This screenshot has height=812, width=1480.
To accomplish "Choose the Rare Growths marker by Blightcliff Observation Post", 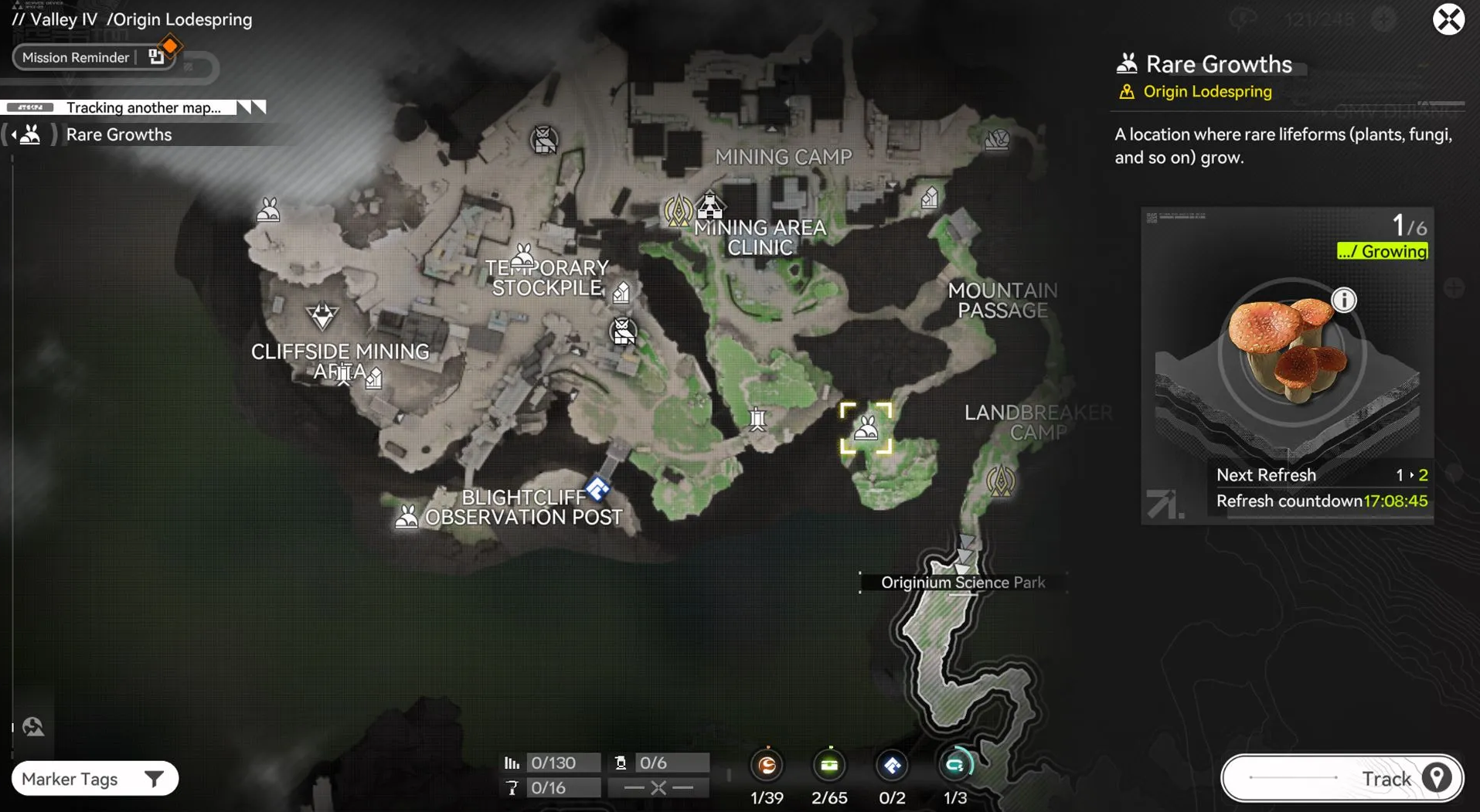I will 407,516.
